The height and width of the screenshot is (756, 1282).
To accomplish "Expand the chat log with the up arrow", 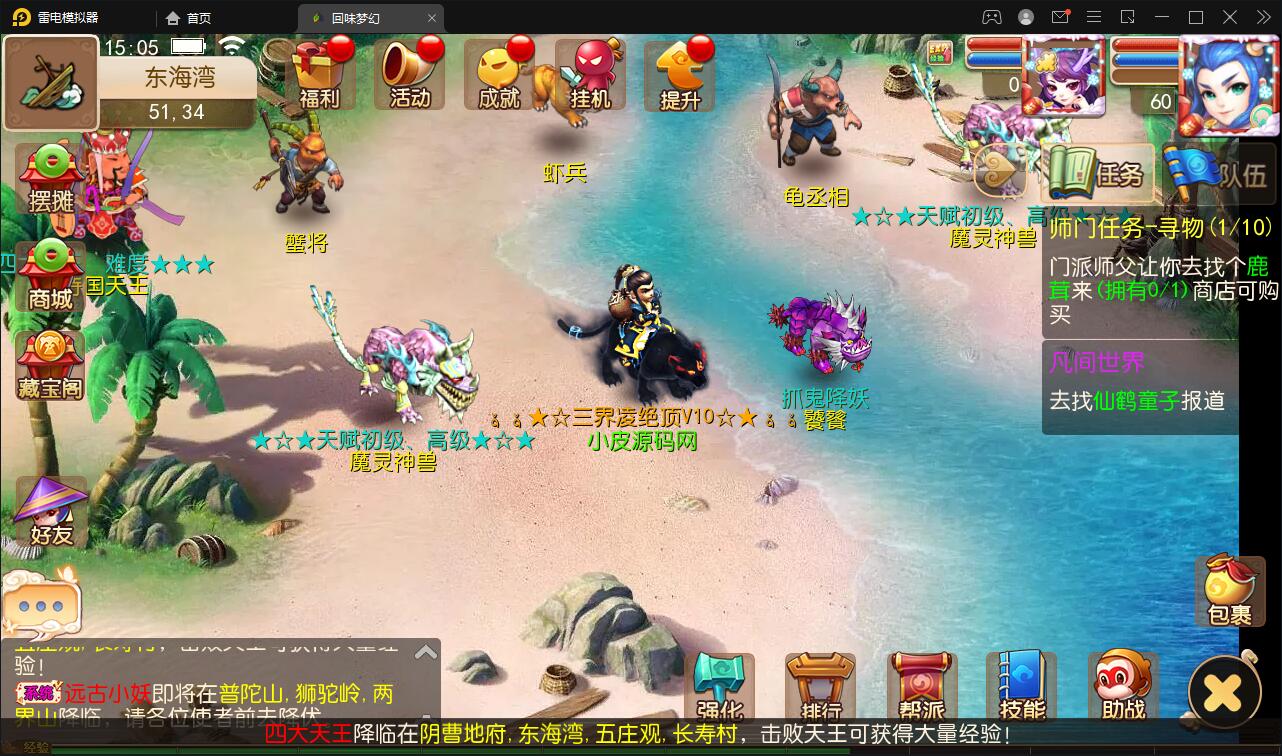I will [x=426, y=651].
